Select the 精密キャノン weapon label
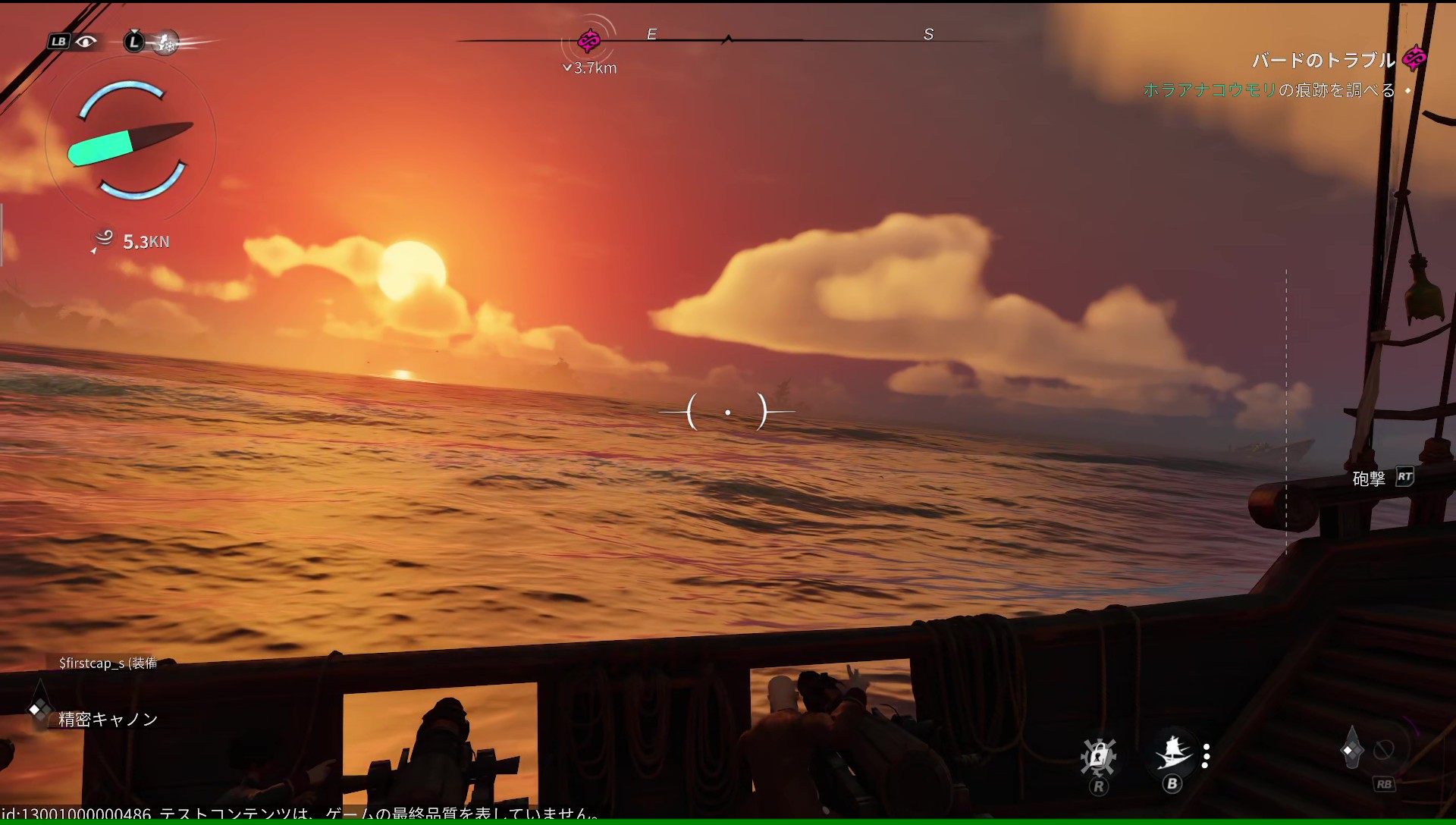1456x825 pixels. [108, 719]
